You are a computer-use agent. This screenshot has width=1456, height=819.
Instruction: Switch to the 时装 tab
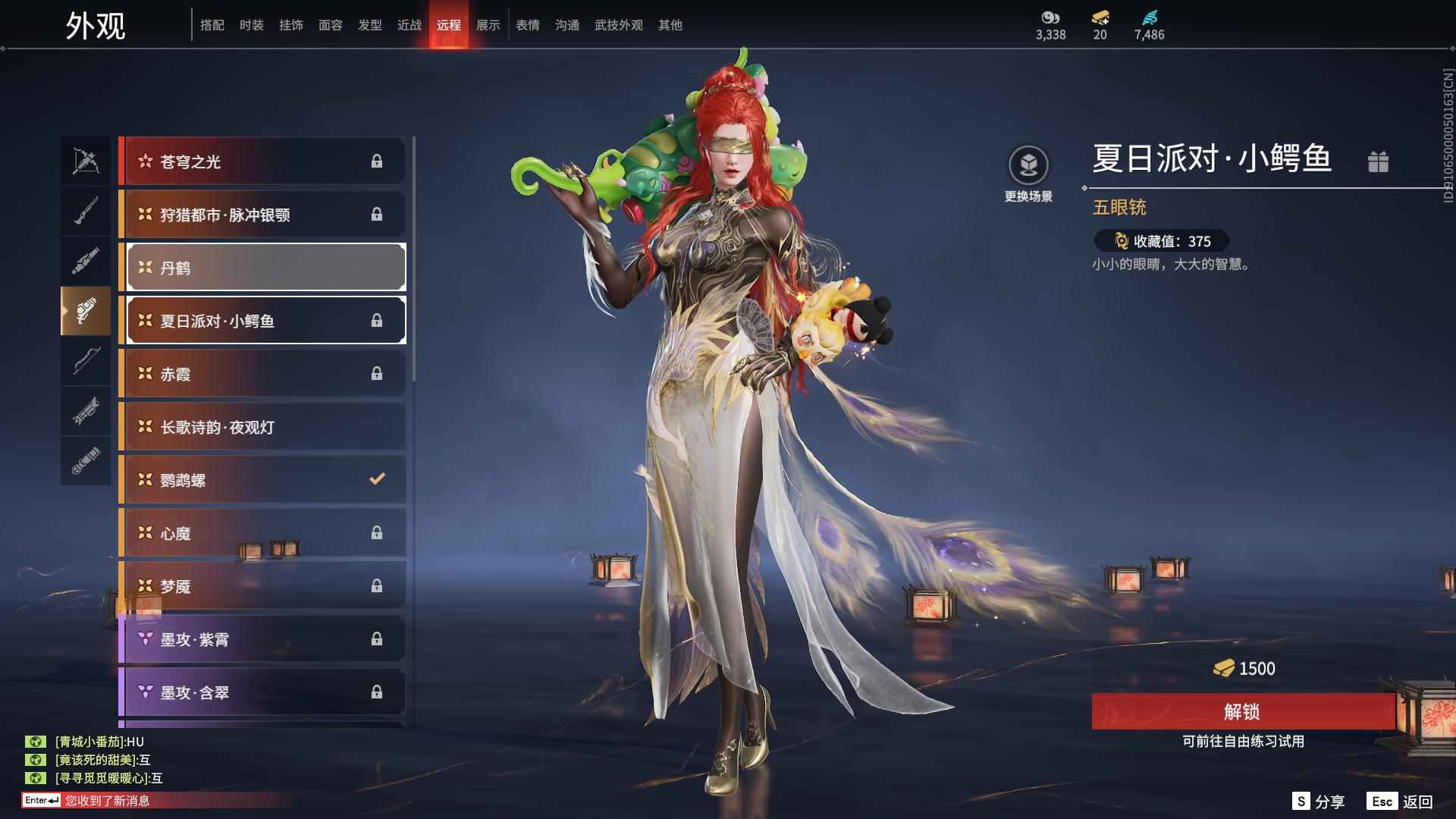click(251, 25)
